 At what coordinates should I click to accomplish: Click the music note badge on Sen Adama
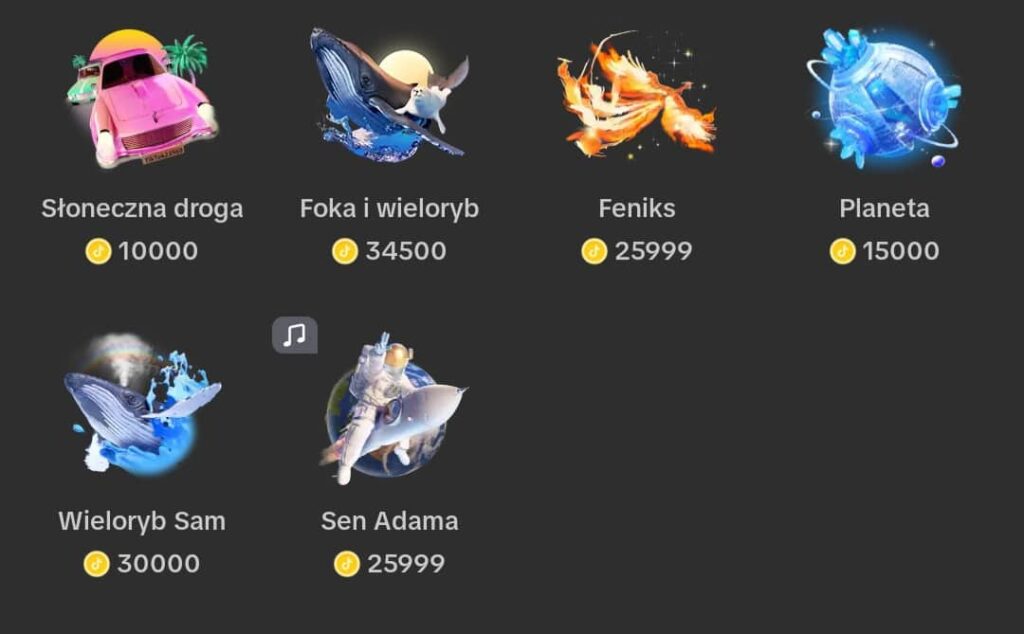tap(295, 335)
